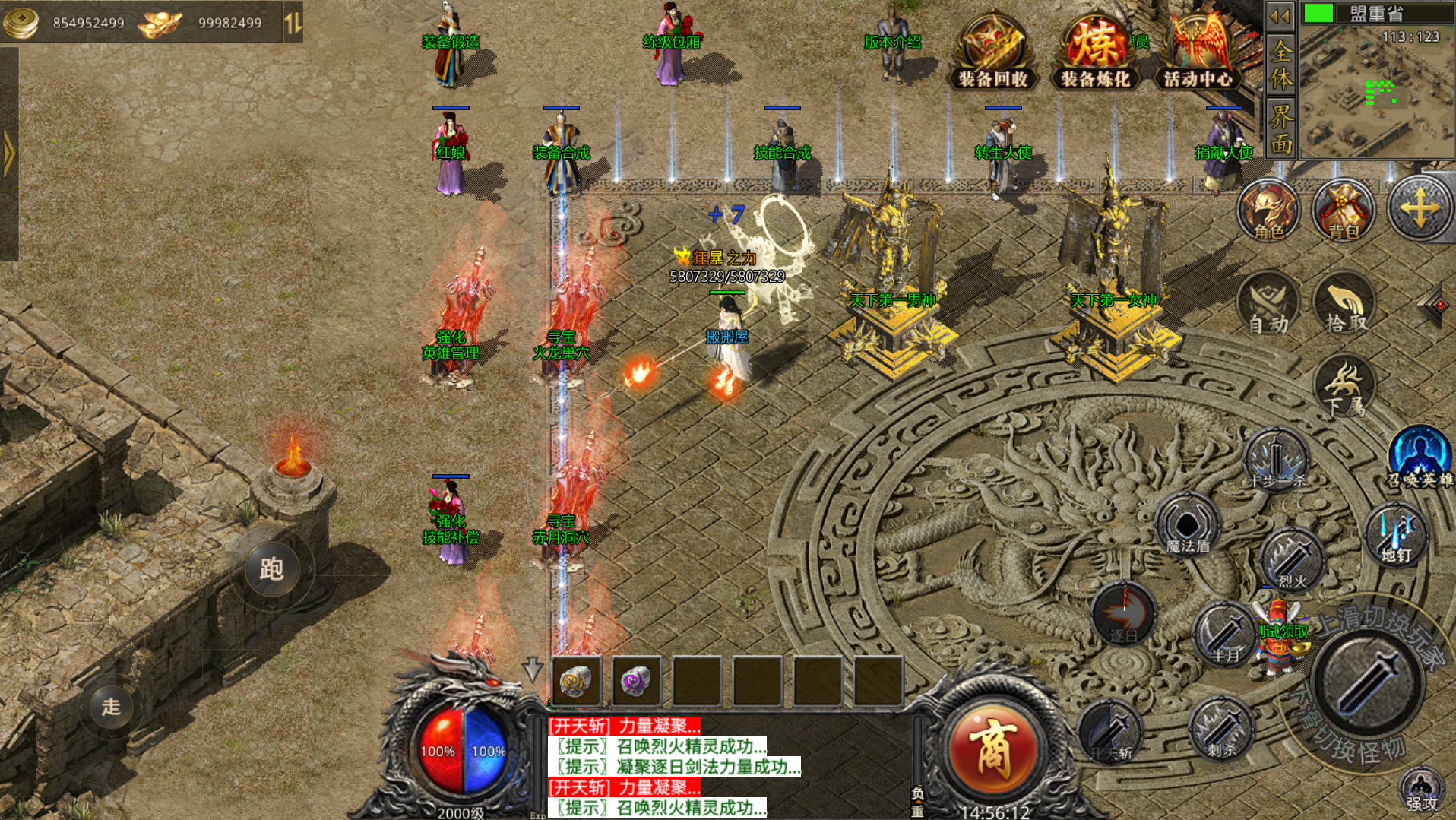Use the 半月 half-moon slash skill

(1224, 635)
